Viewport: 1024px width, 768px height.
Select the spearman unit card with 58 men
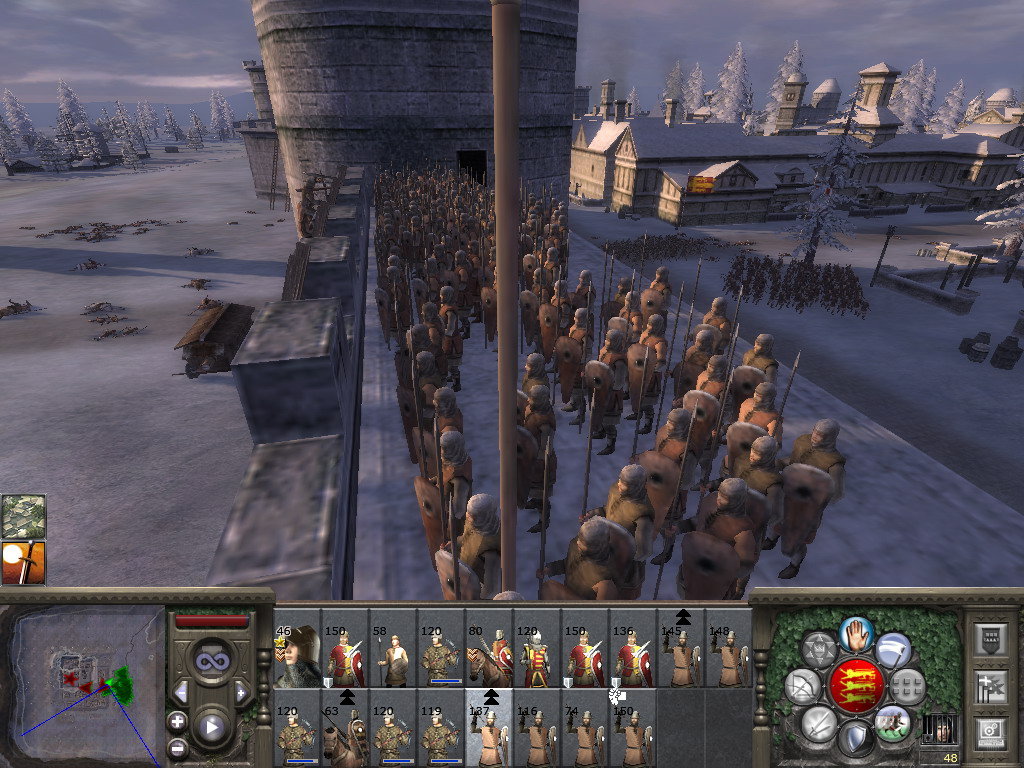tap(392, 657)
